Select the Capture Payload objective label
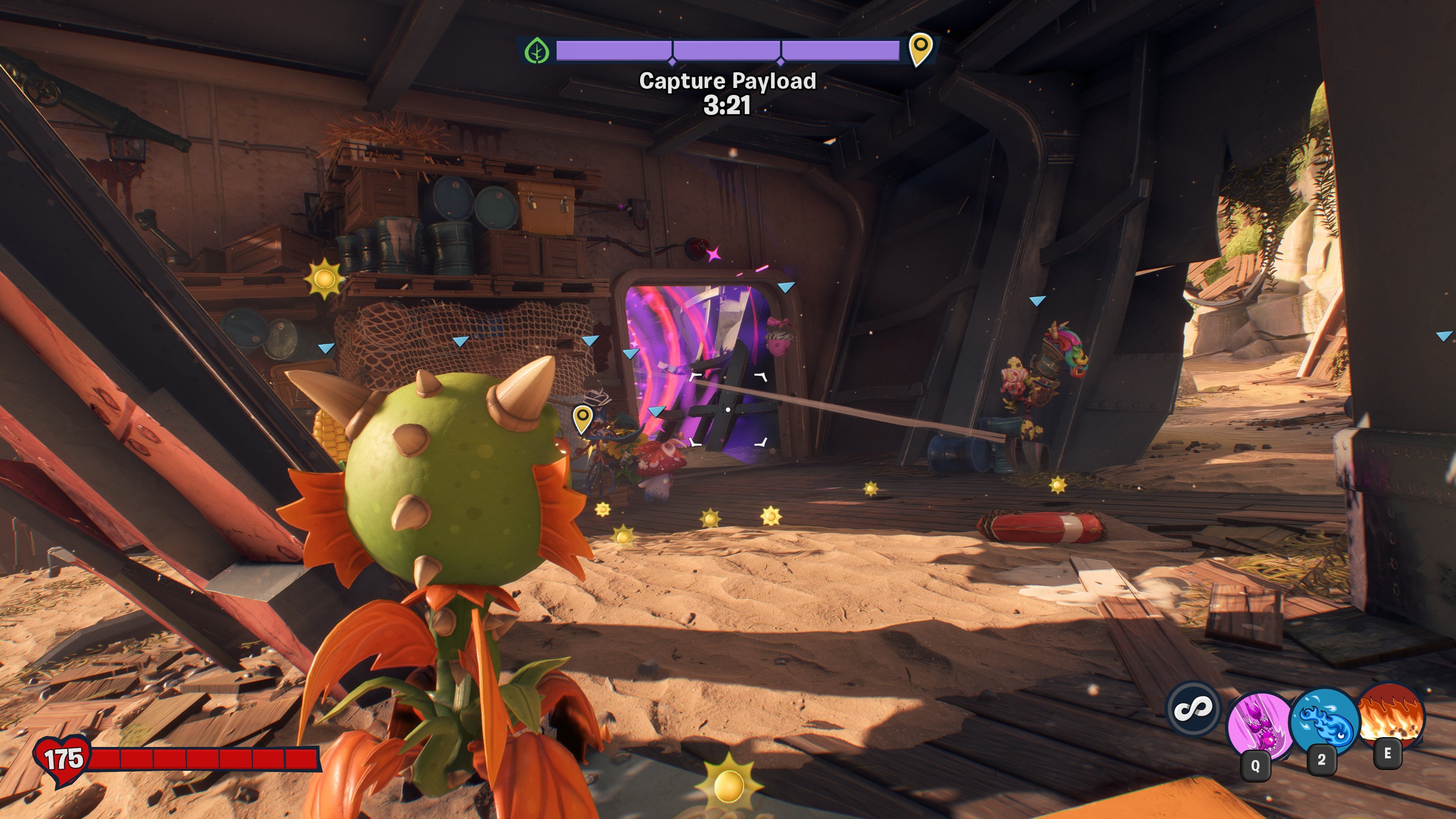 tap(728, 81)
